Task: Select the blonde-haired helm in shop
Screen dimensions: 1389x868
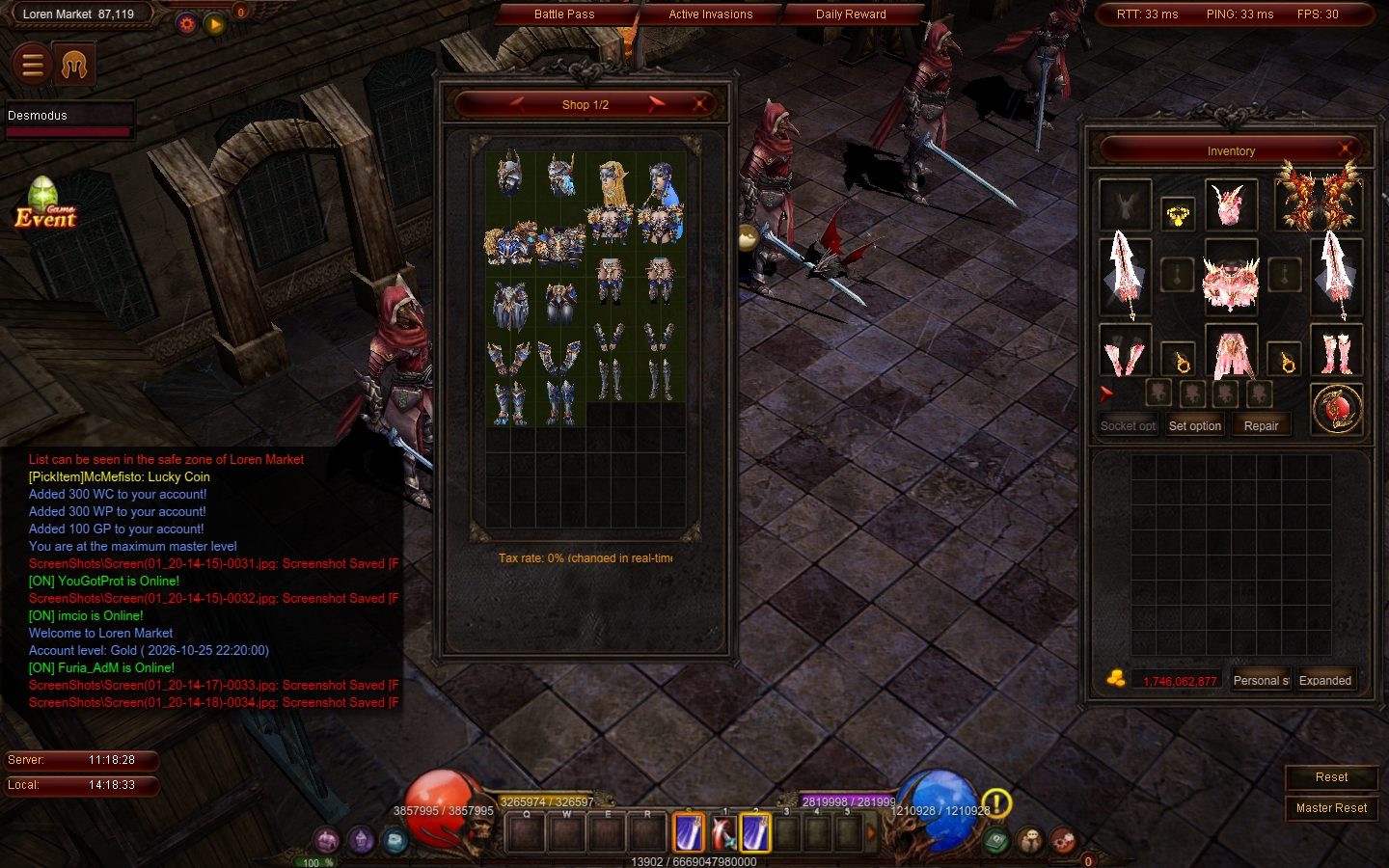Action: point(611,182)
